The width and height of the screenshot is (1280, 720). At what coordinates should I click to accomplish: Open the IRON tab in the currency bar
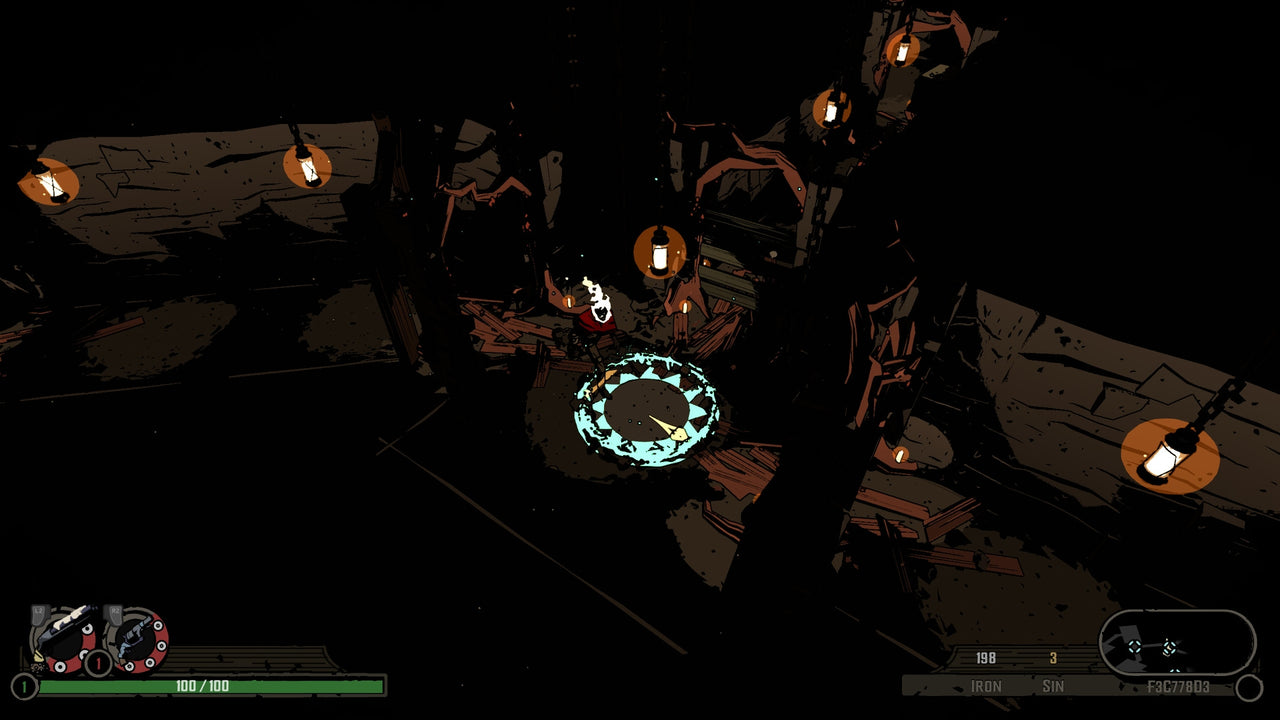(986, 687)
